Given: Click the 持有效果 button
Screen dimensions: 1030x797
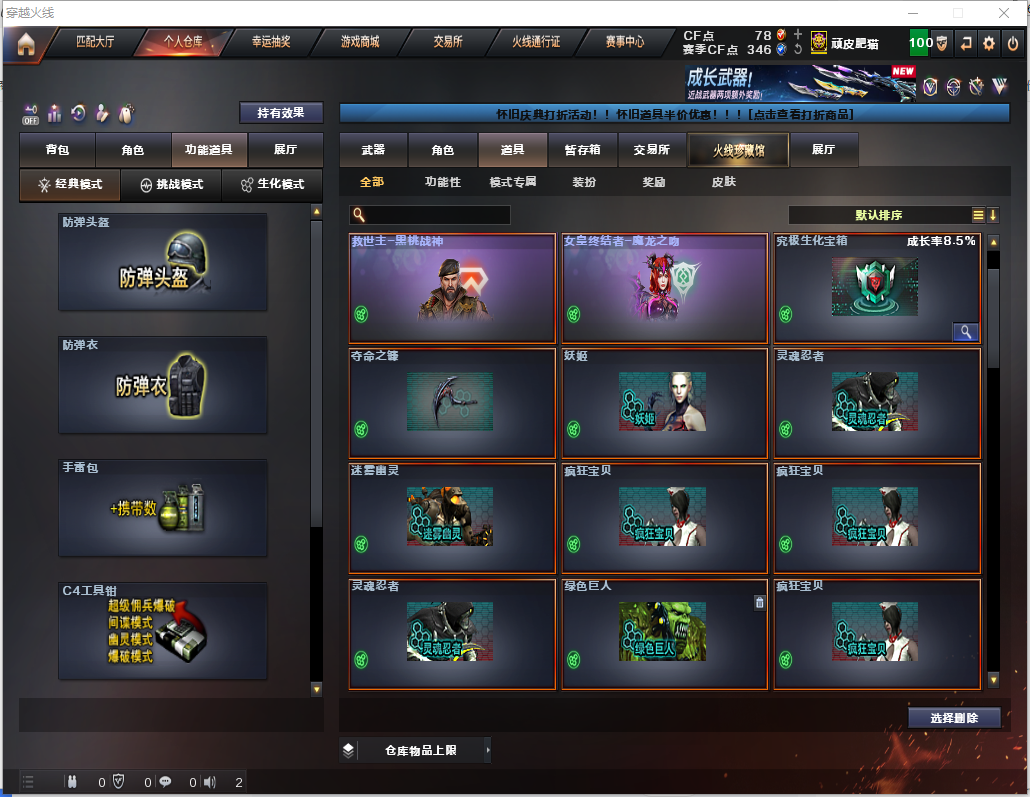Looking at the screenshot, I should (x=281, y=113).
